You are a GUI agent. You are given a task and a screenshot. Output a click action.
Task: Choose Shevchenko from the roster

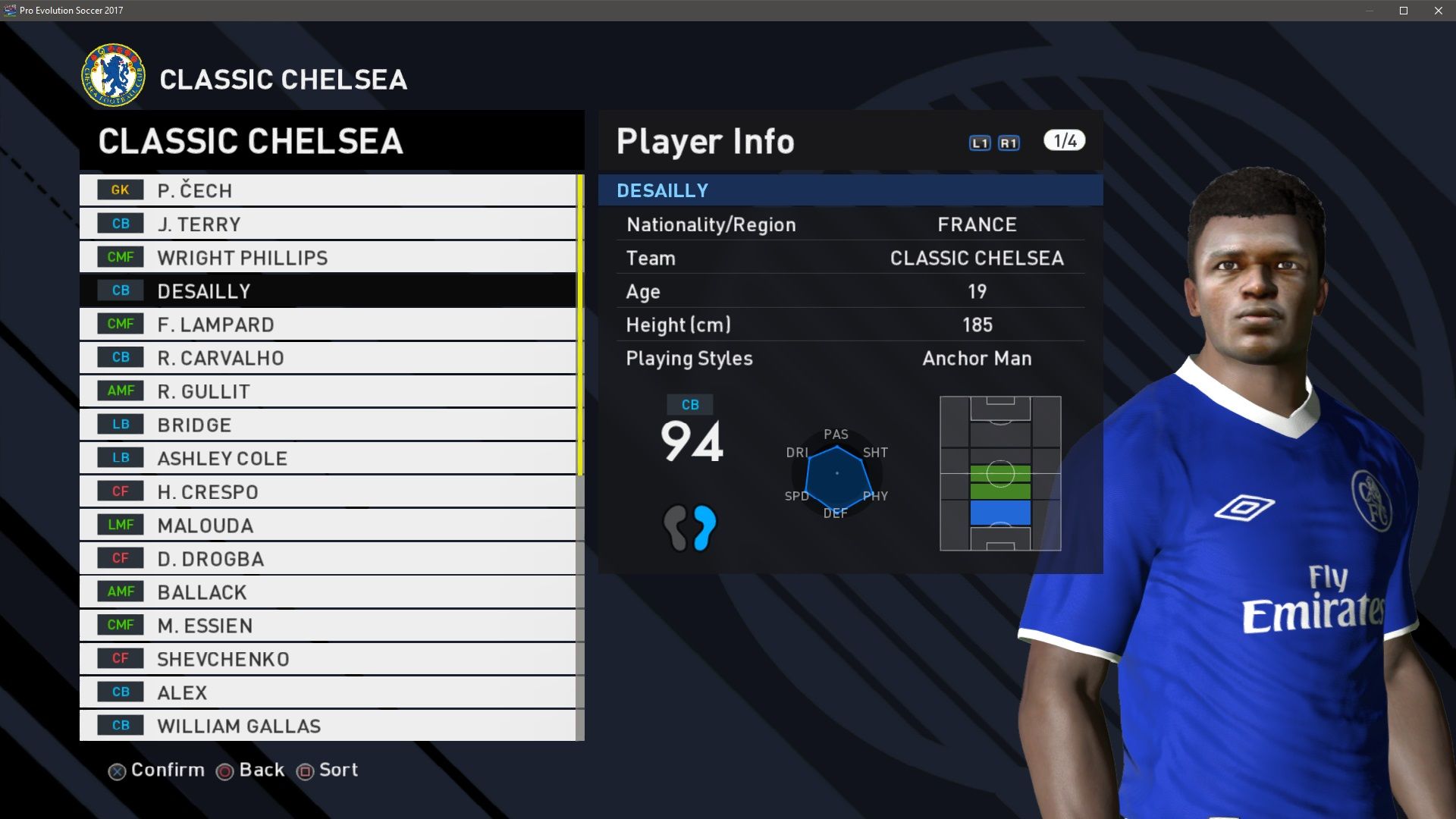(328, 659)
